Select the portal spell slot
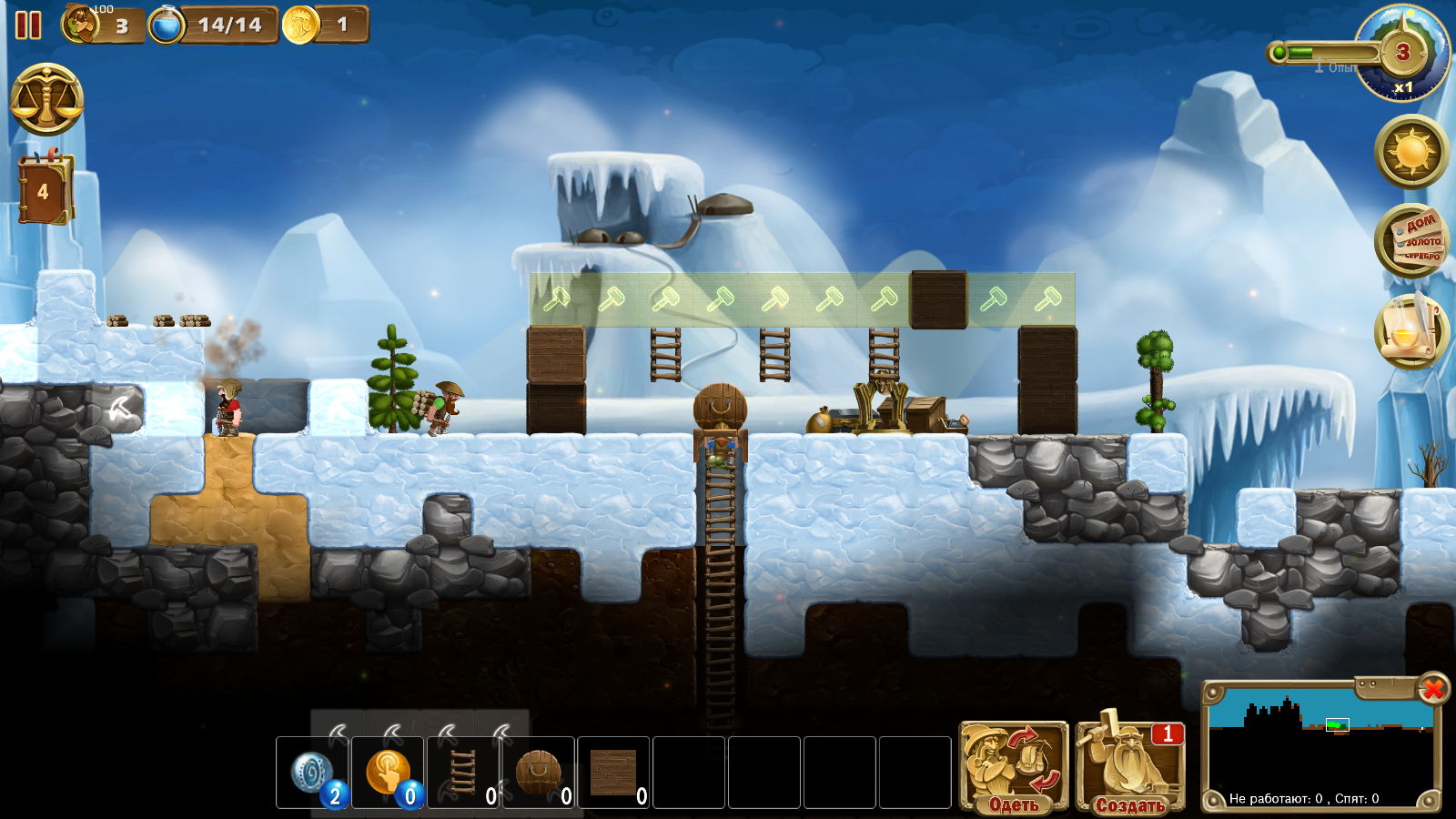 coord(313,773)
